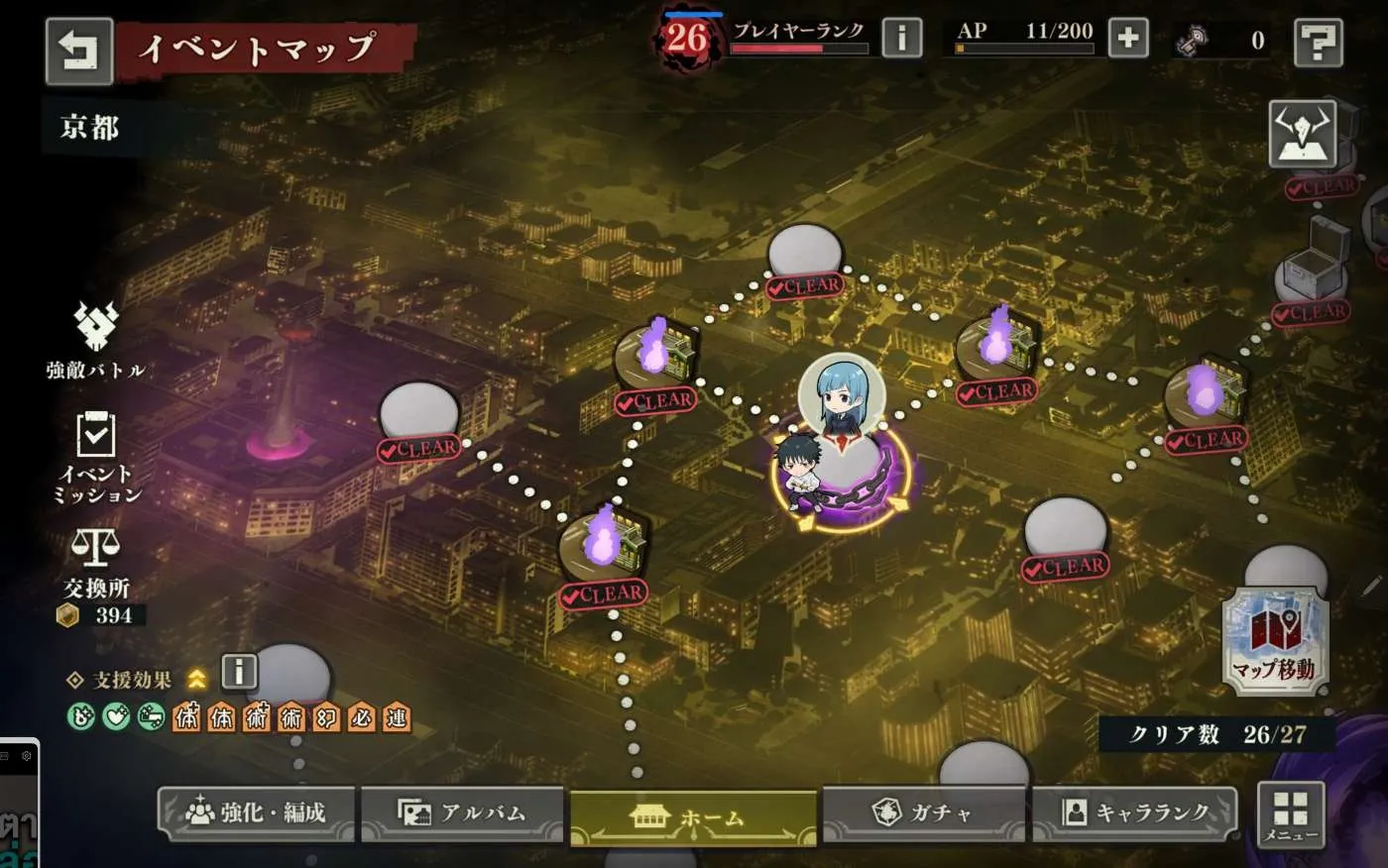Return to ホーム home screen
The image size is (1388, 868).
point(692,818)
